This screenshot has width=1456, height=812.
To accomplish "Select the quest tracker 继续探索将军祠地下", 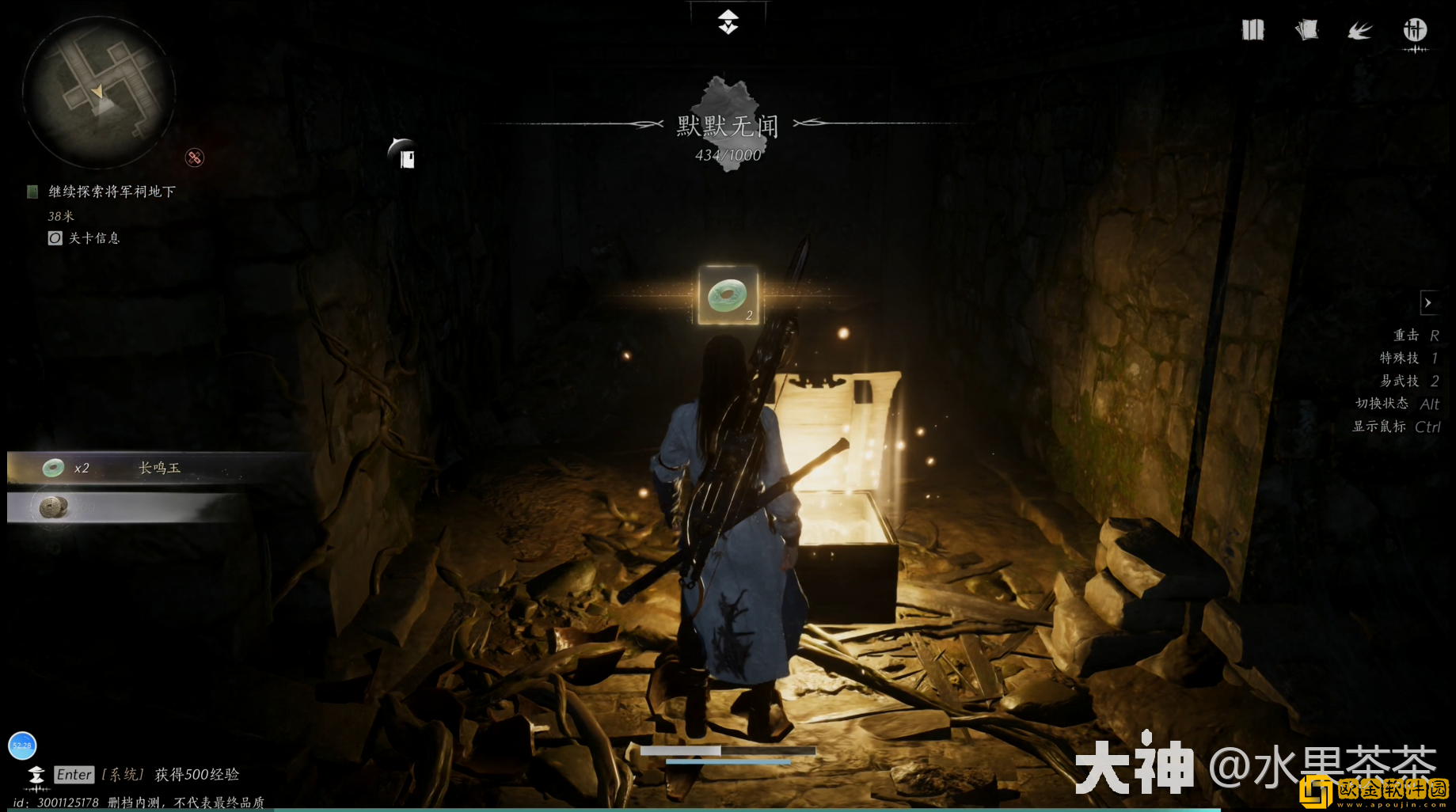I will coord(112,192).
